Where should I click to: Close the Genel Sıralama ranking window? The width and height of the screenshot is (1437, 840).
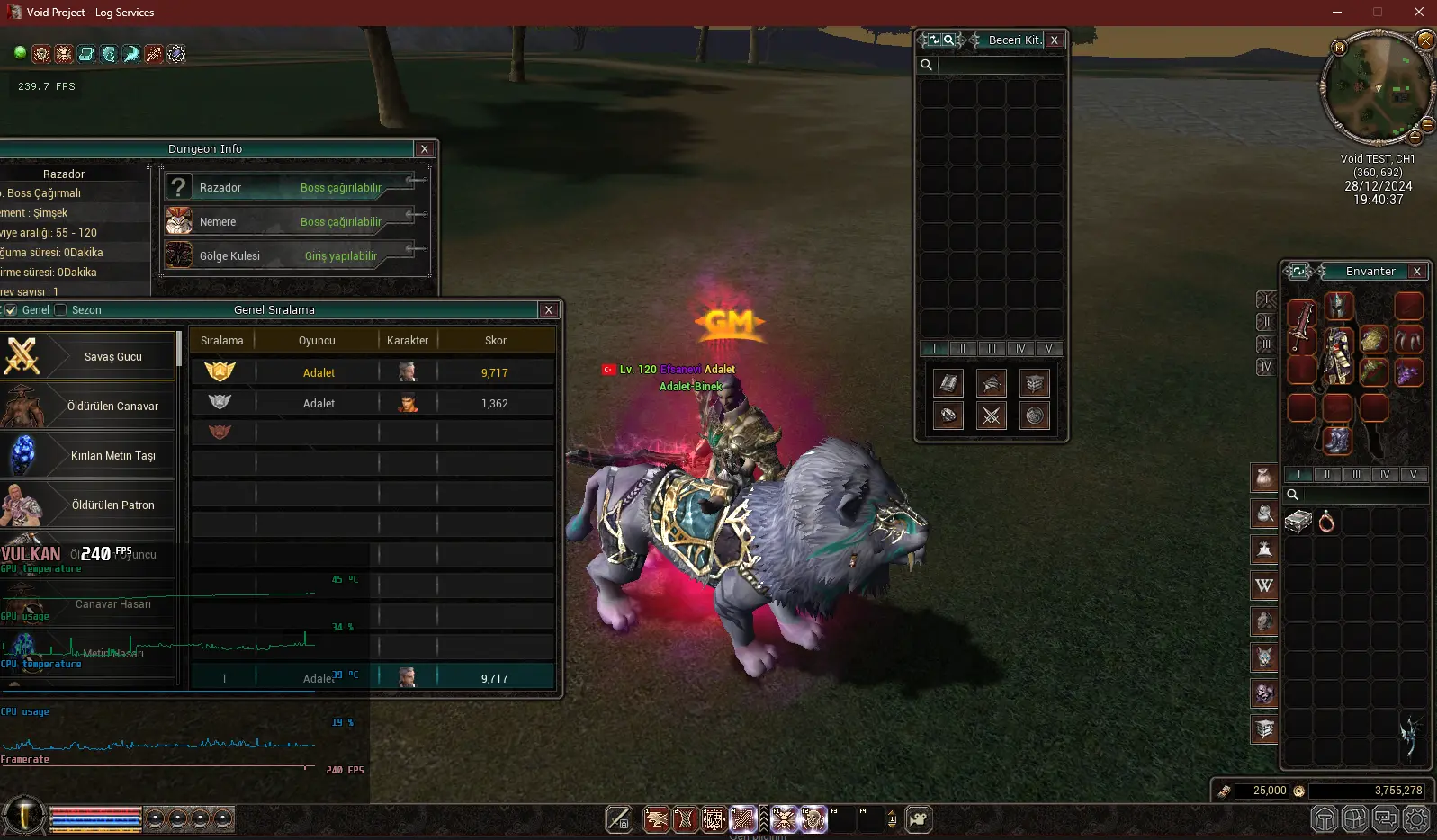549,310
